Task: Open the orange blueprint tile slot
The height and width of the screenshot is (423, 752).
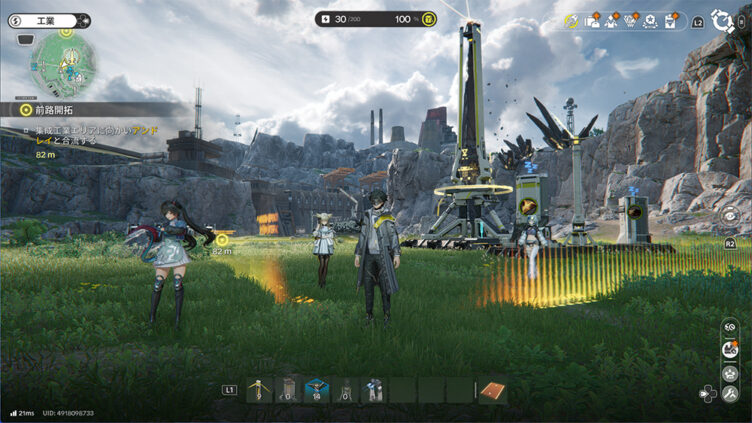Action: (491, 389)
